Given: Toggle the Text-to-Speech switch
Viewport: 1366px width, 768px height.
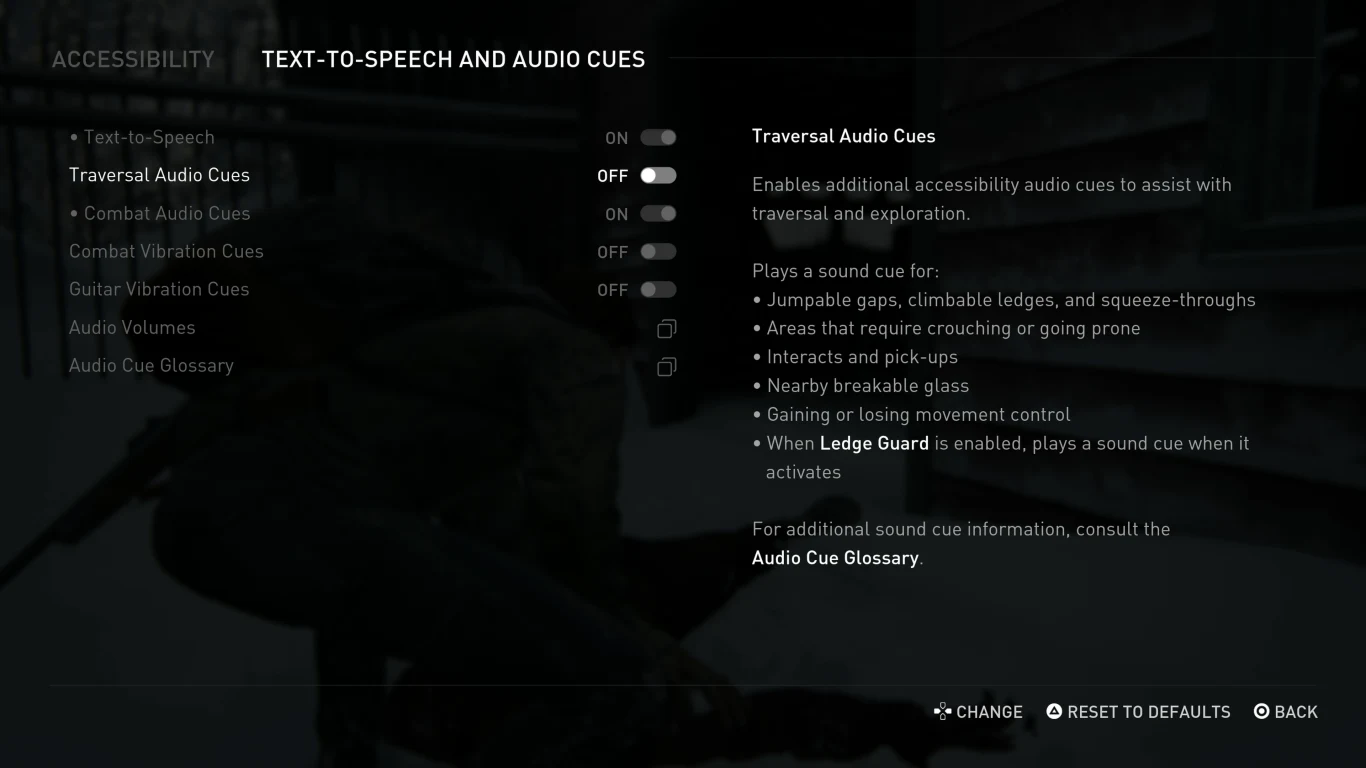Looking at the screenshot, I should click(x=658, y=138).
